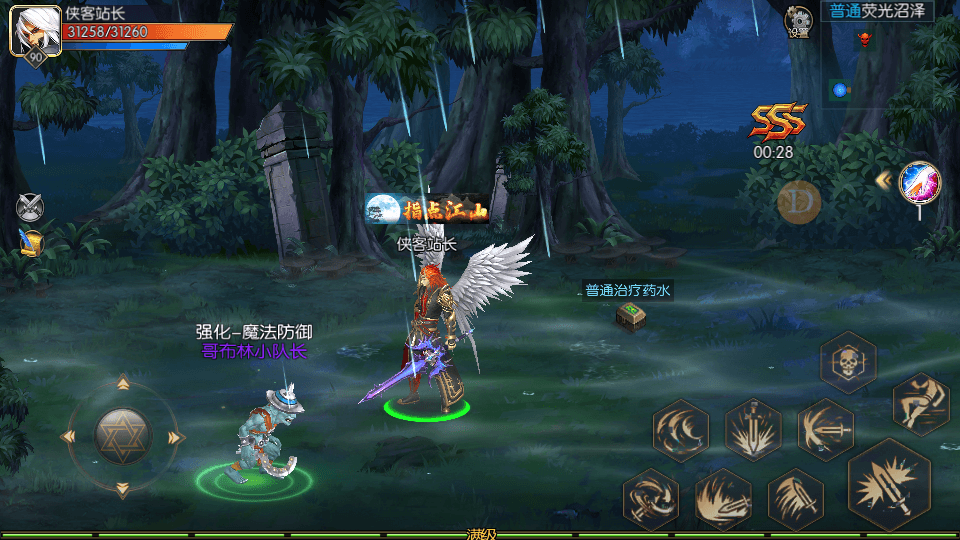This screenshot has width=960, height=540.
Task: Activate the crescent slash skill
Action: (681, 431)
